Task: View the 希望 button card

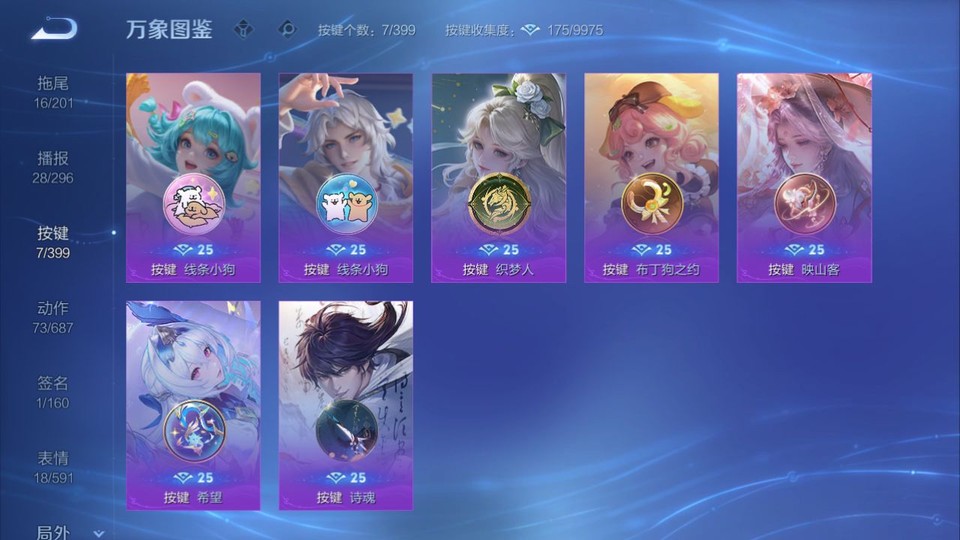Action: click(193, 405)
